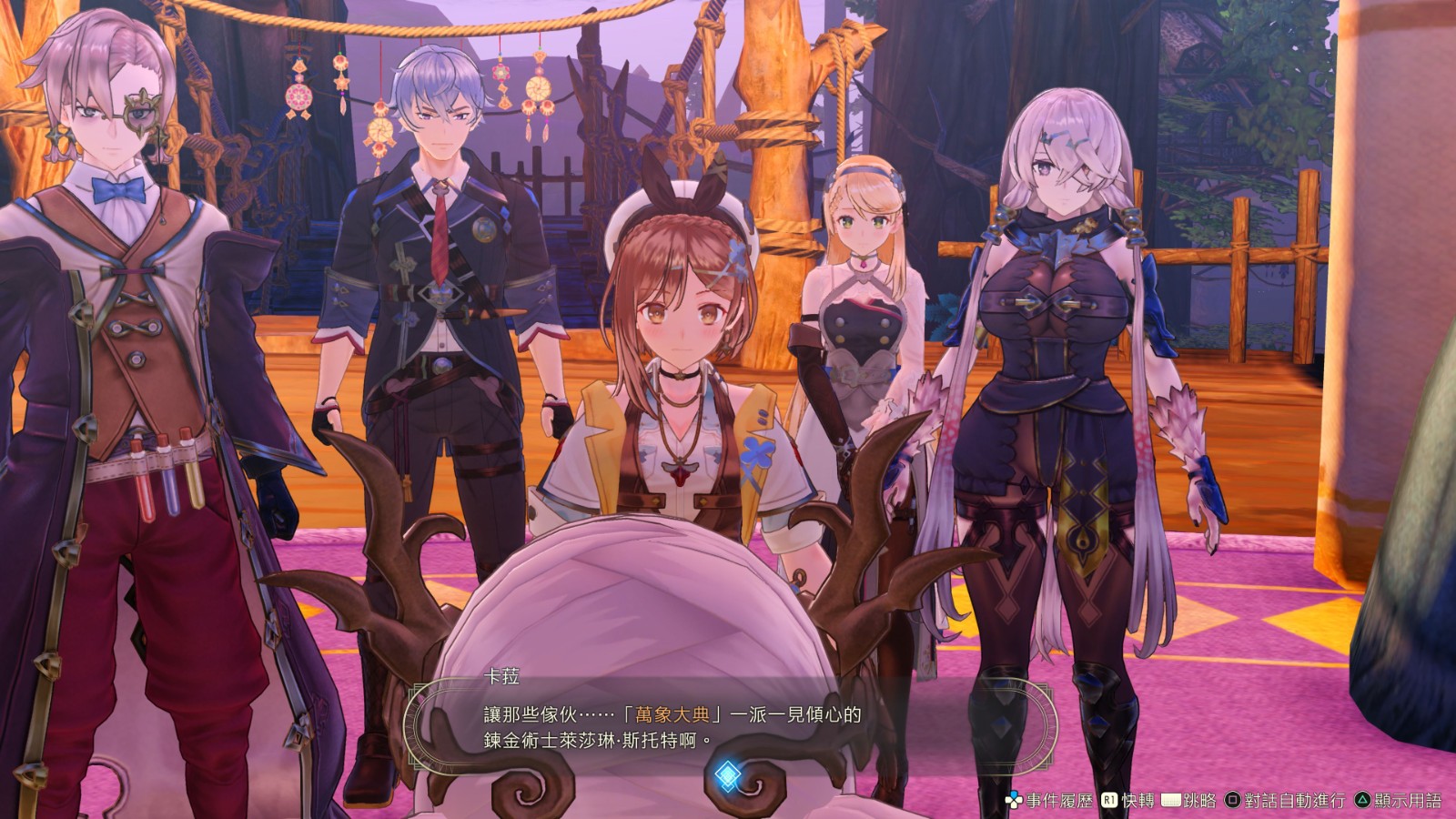Activate 快轉 fast-forward option
Screen dimensions: 1456x819
1128,801
